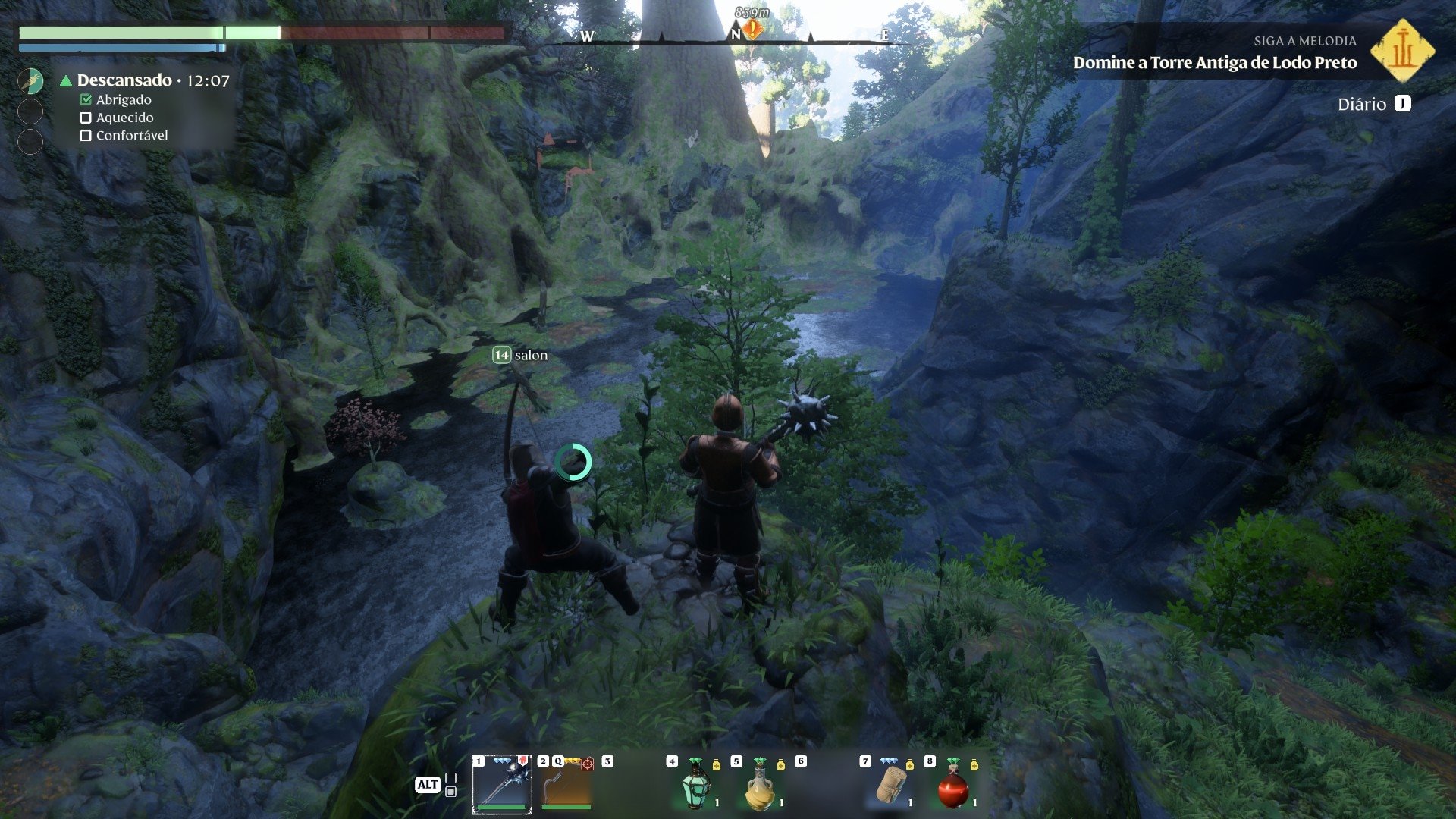The height and width of the screenshot is (819, 1456).
Task: Click the orange quest marker on the compass
Action: [752, 30]
